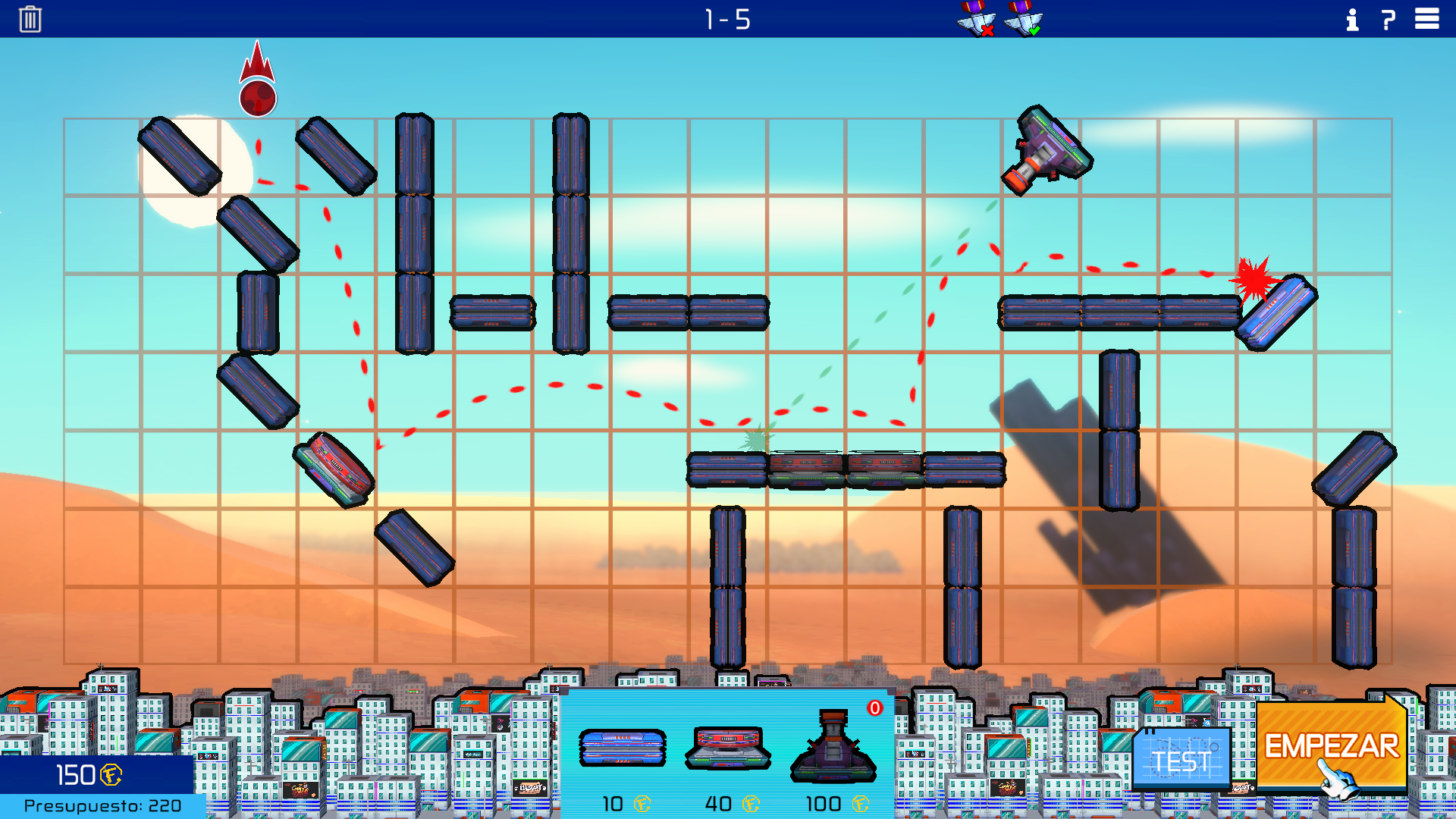Image resolution: width=1456 pixels, height=819 pixels.
Task: Pick the cannon turret costing 100
Action: tap(833, 748)
